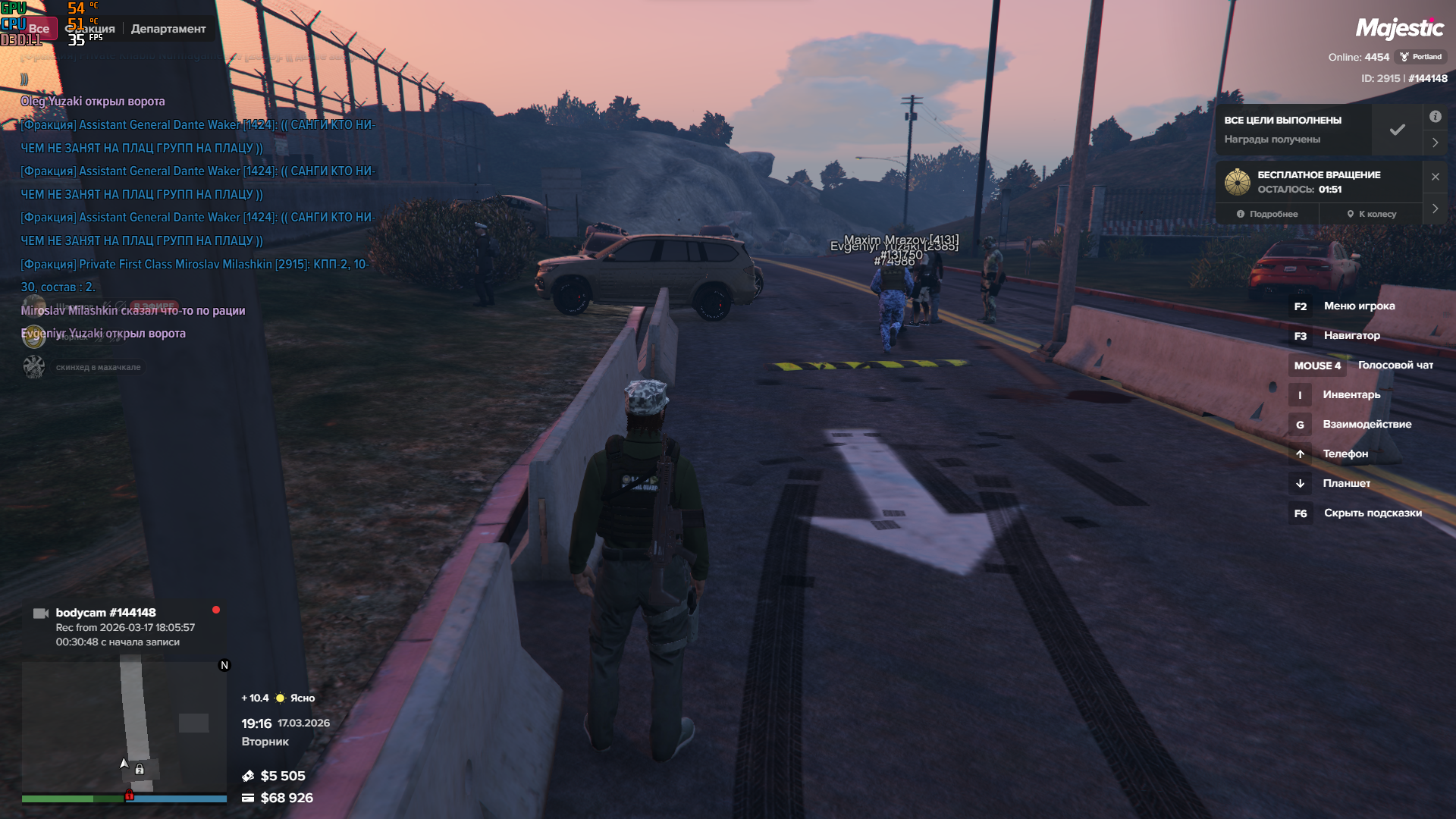Expand the free spin panel arrow

pos(1435,209)
